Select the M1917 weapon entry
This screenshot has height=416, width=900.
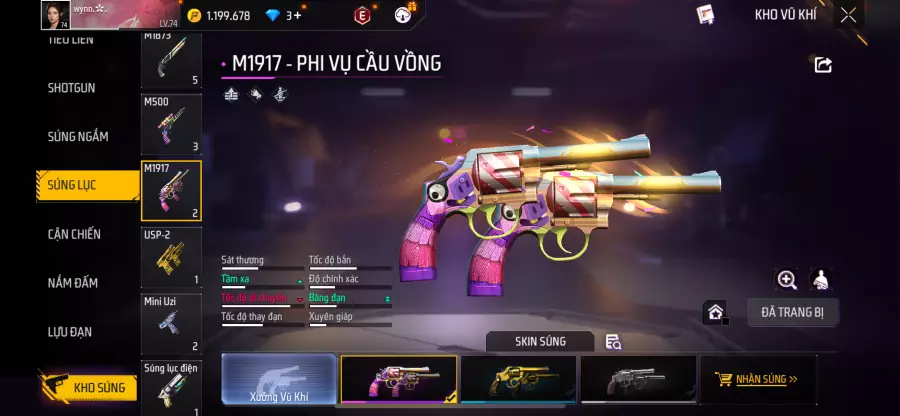pyautogui.click(x=171, y=191)
